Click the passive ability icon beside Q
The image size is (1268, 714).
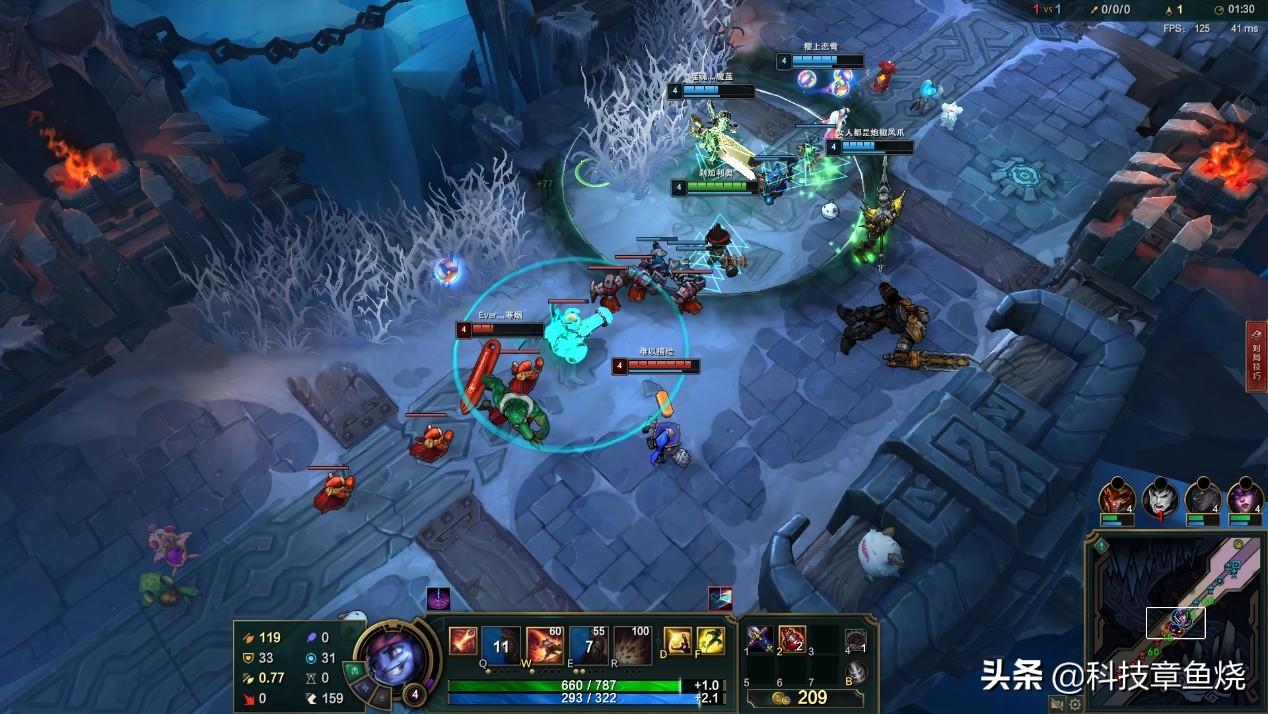click(x=462, y=640)
